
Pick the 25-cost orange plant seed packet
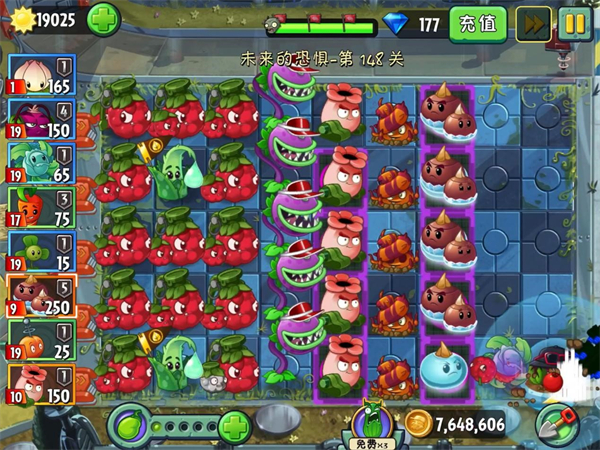pyautogui.click(x=41, y=340)
